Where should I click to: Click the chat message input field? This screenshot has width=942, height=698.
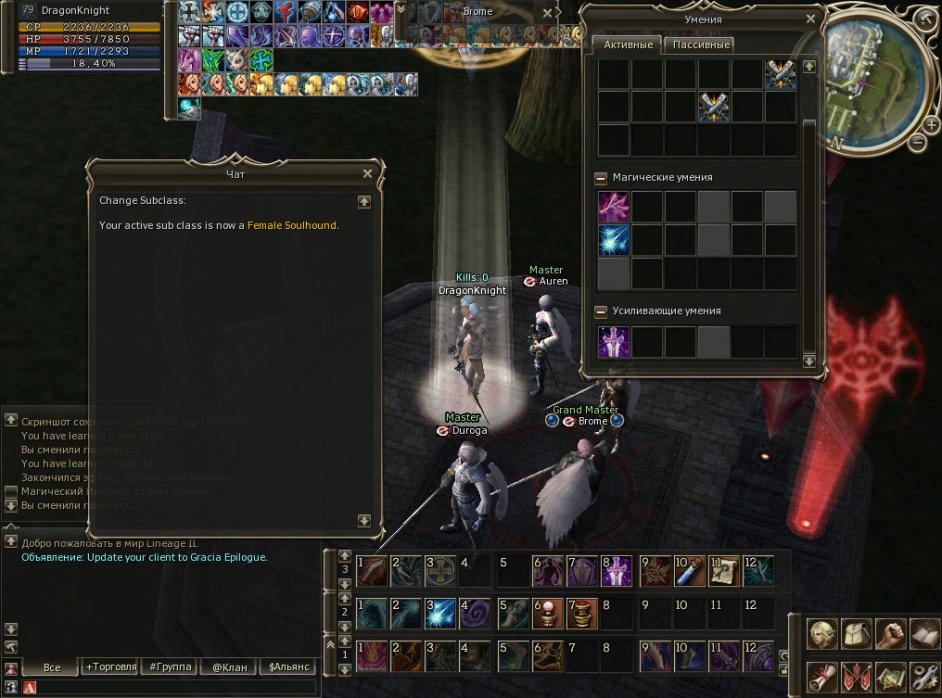(170, 688)
